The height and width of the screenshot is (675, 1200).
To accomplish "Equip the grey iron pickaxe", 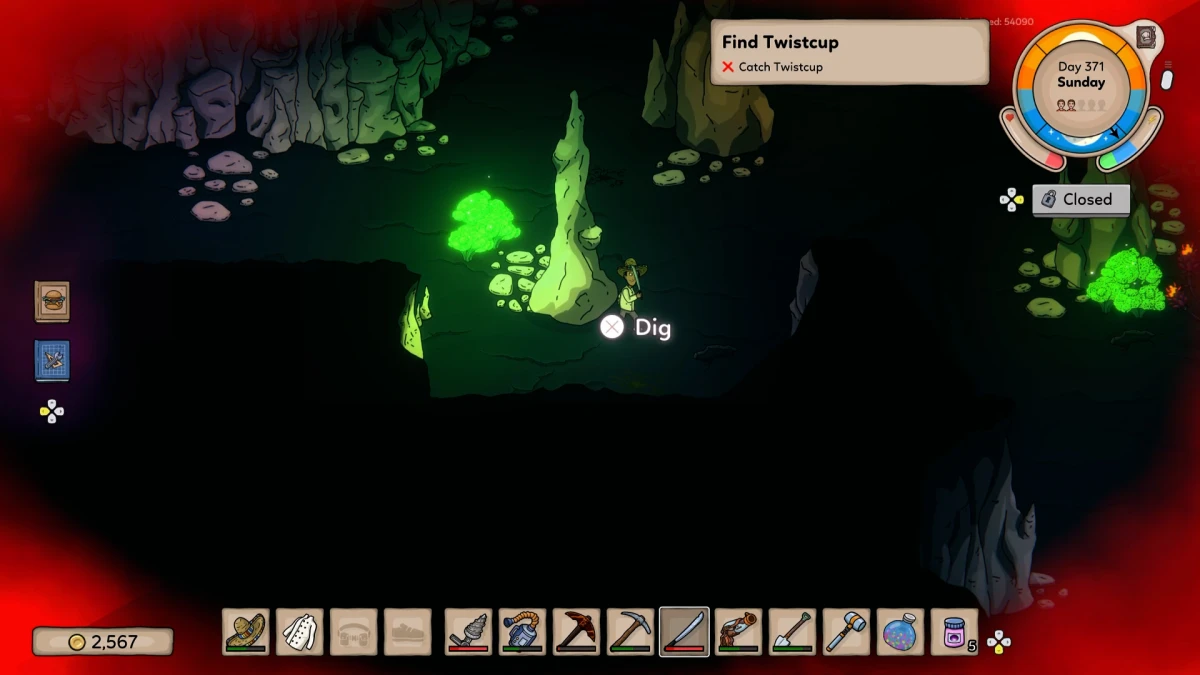I will (x=631, y=632).
